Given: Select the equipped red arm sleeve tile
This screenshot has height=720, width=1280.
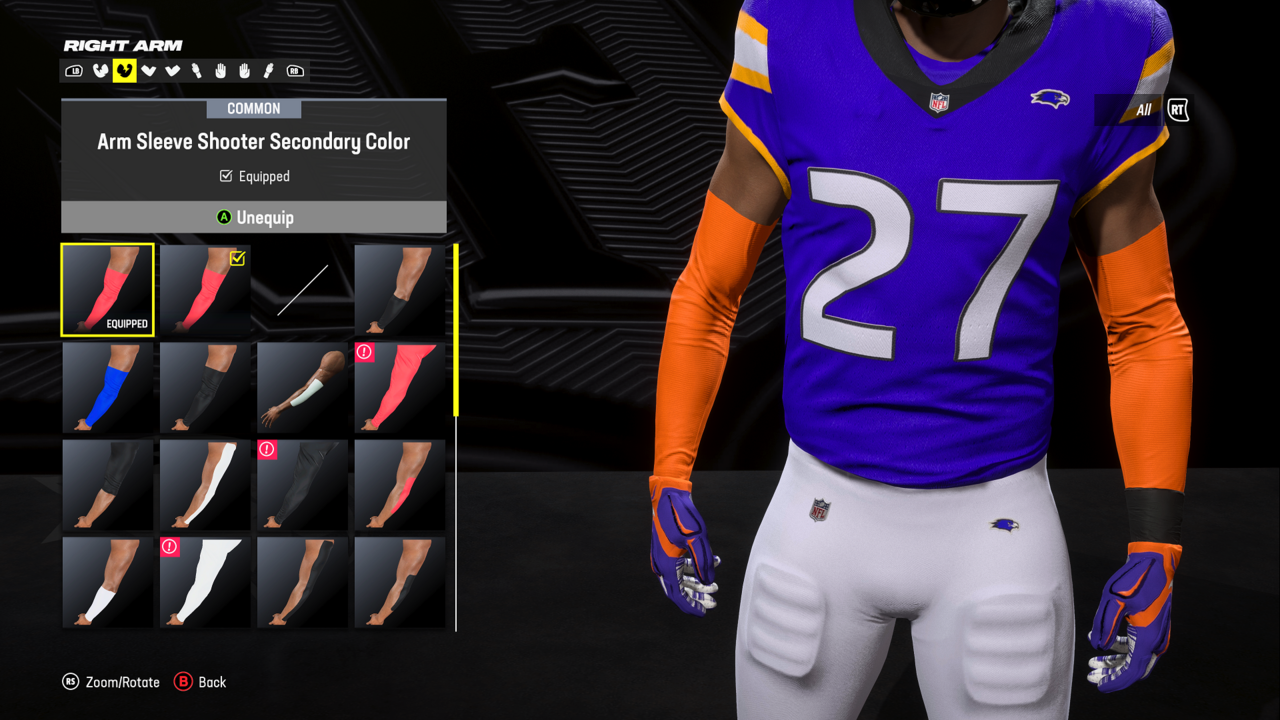Looking at the screenshot, I should click(x=107, y=290).
